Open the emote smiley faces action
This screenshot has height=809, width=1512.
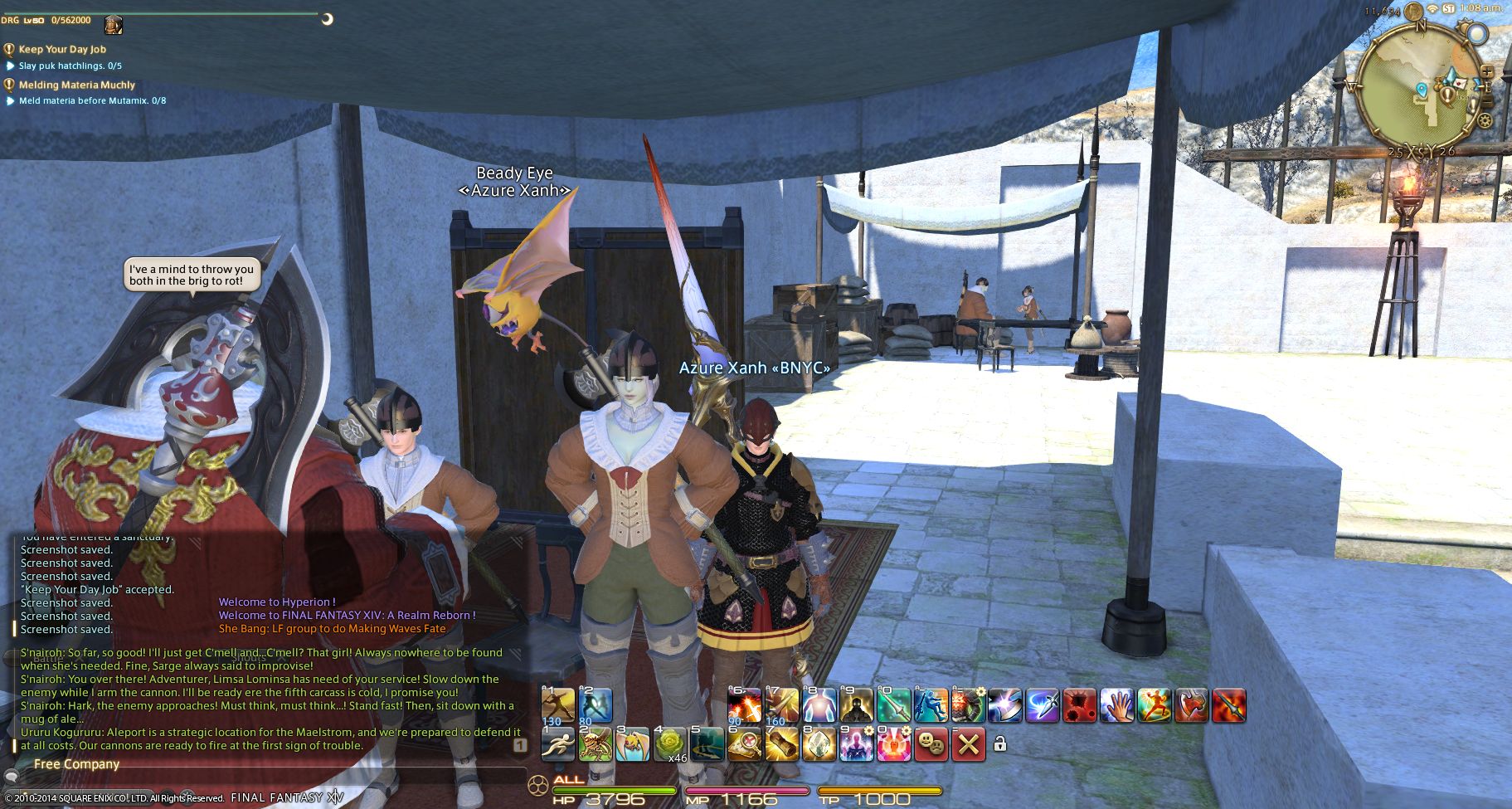pos(932,744)
